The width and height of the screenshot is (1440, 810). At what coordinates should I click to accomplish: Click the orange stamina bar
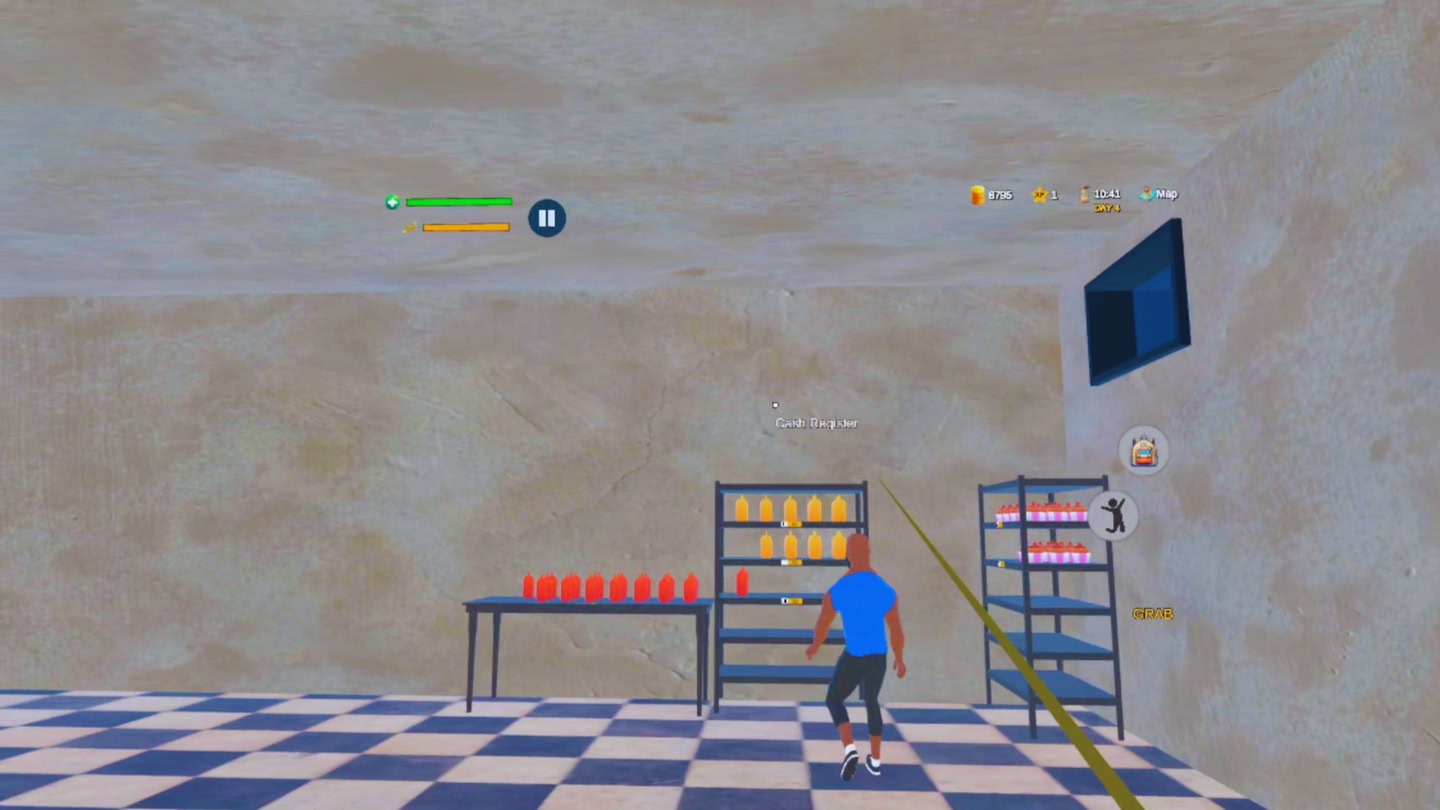coord(465,226)
